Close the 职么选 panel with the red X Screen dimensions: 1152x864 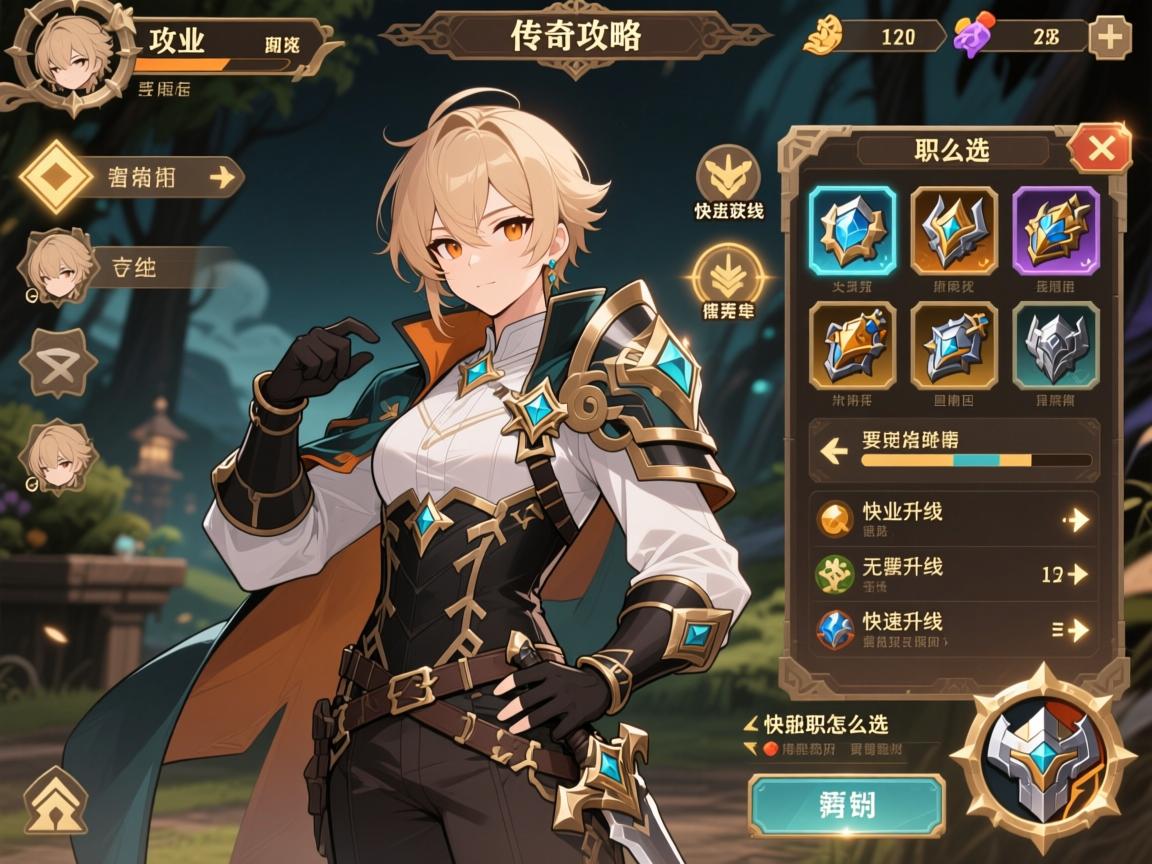pos(1100,150)
